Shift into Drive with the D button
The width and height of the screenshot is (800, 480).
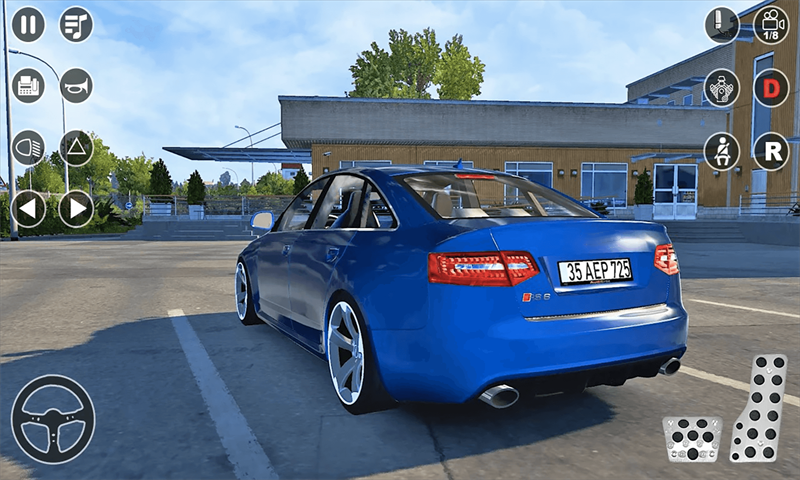[771, 87]
